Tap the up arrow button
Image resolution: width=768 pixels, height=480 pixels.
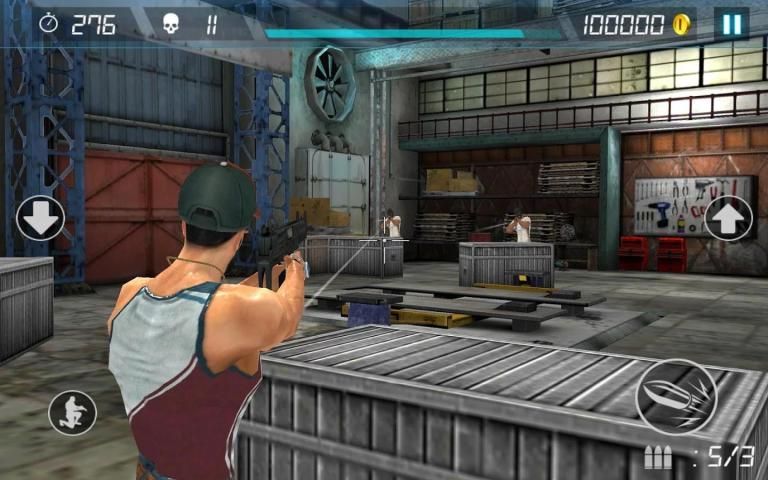(x=728, y=218)
